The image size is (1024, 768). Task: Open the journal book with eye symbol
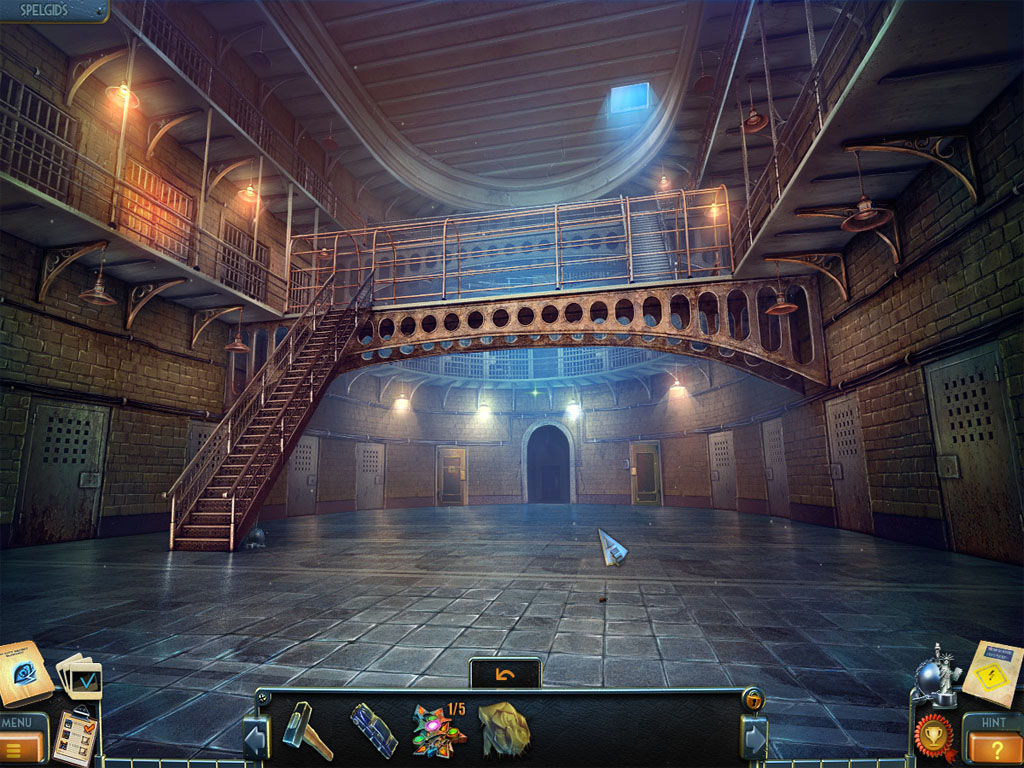point(24,673)
